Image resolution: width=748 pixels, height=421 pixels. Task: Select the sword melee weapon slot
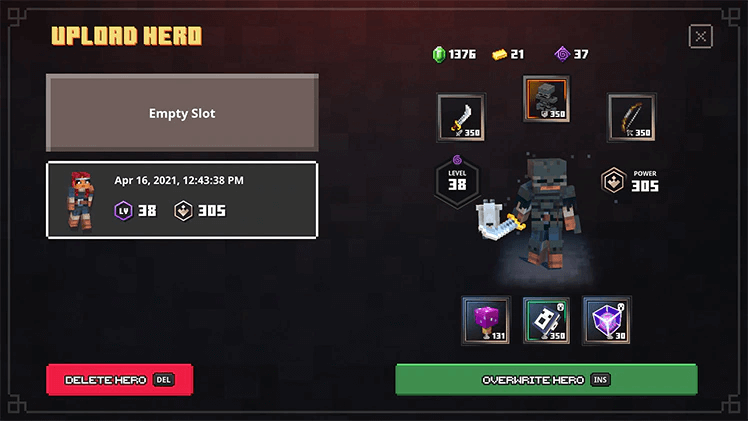click(461, 118)
